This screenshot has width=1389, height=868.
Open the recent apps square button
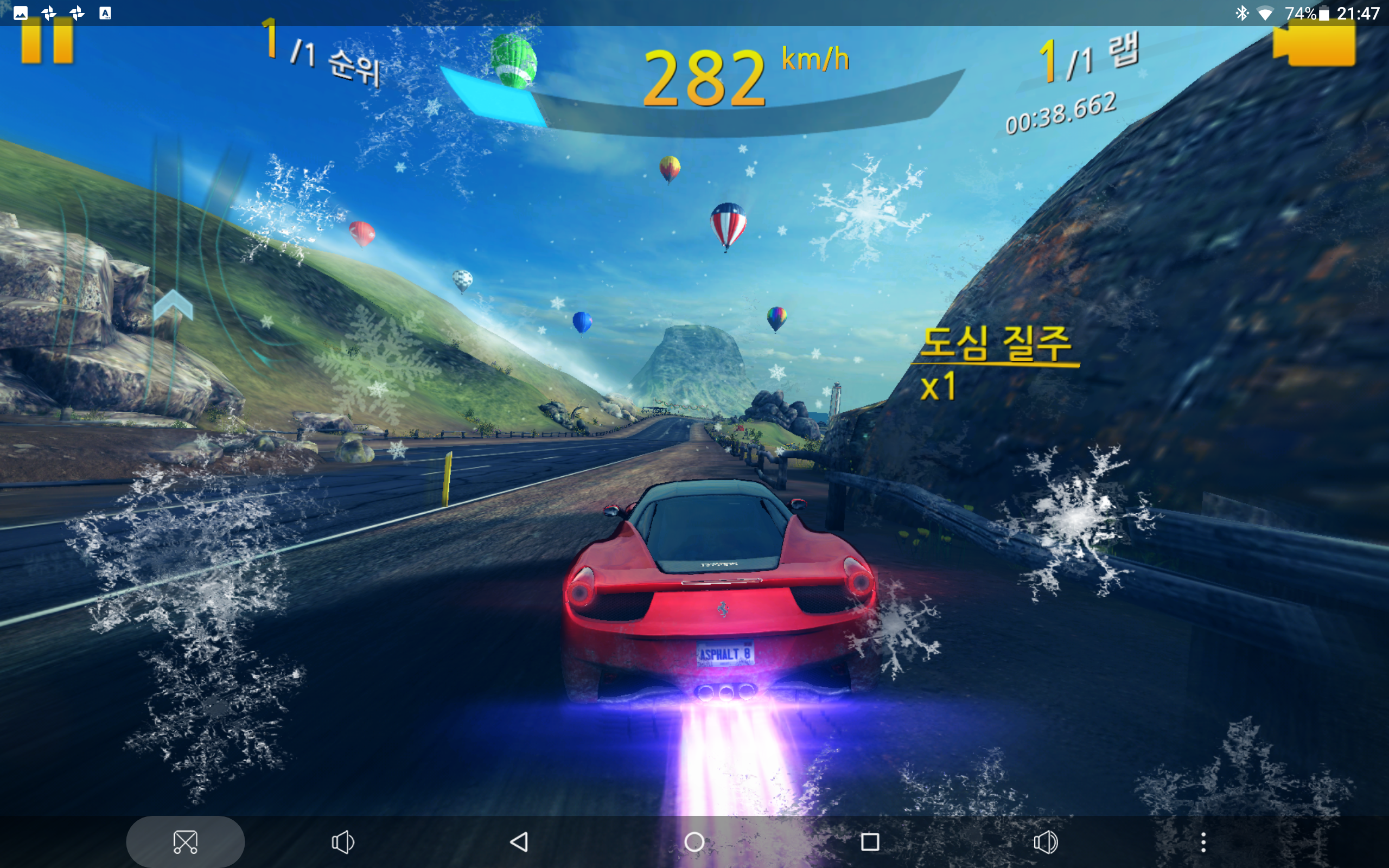click(870, 842)
